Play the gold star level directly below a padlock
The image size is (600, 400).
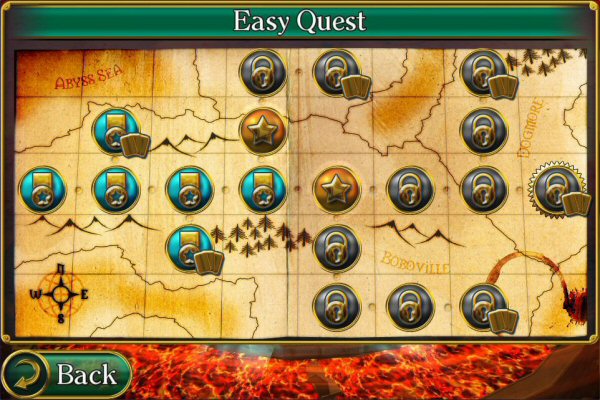click(x=262, y=131)
